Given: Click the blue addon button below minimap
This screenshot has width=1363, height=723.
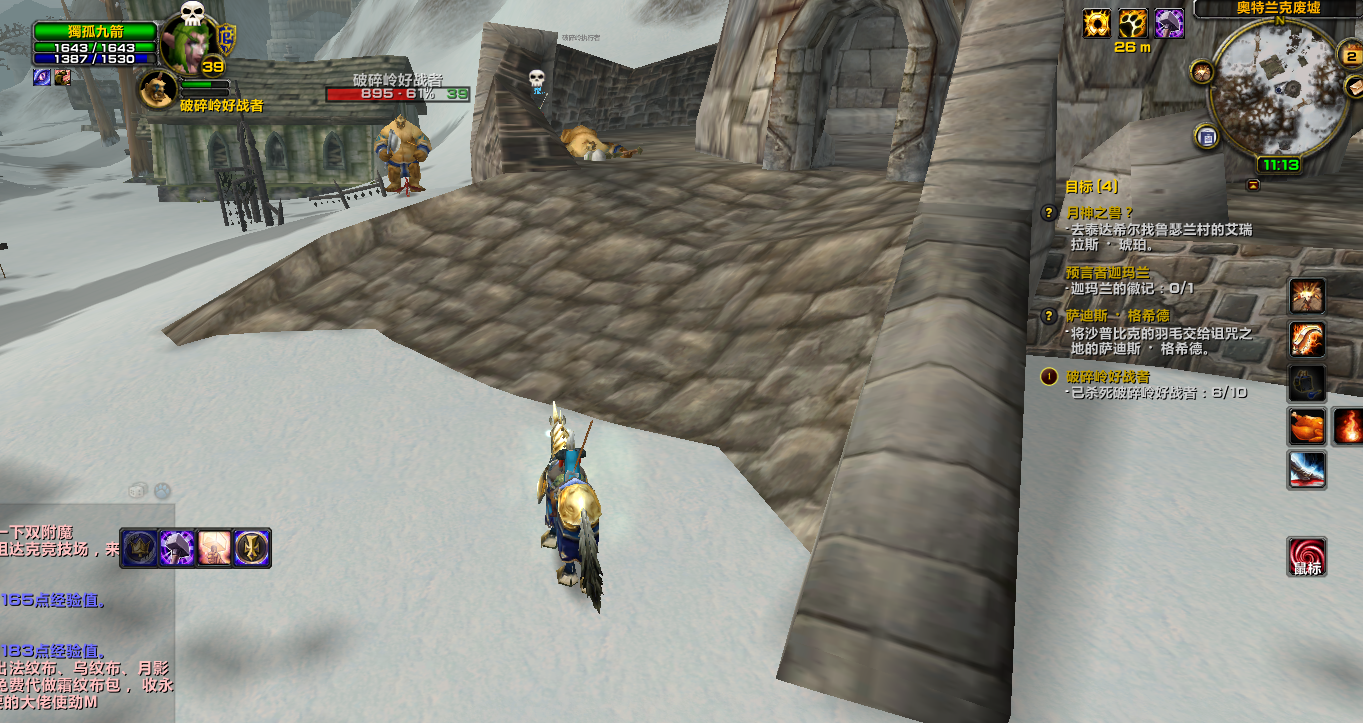Looking at the screenshot, I should point(1207,137).
